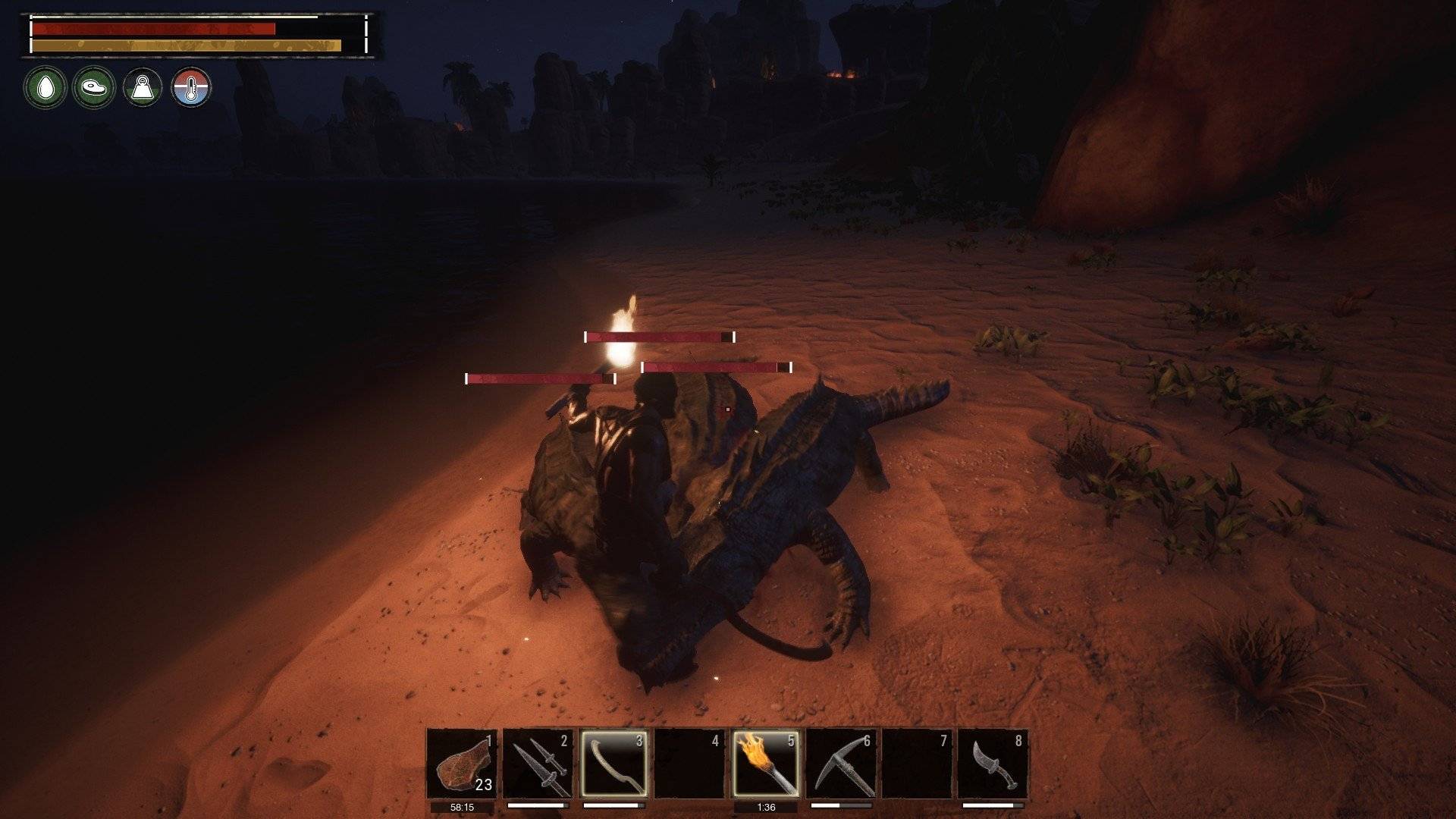Click the water drop thirst status icon
Screen dimensions: 1456x819
click(45, 88)
